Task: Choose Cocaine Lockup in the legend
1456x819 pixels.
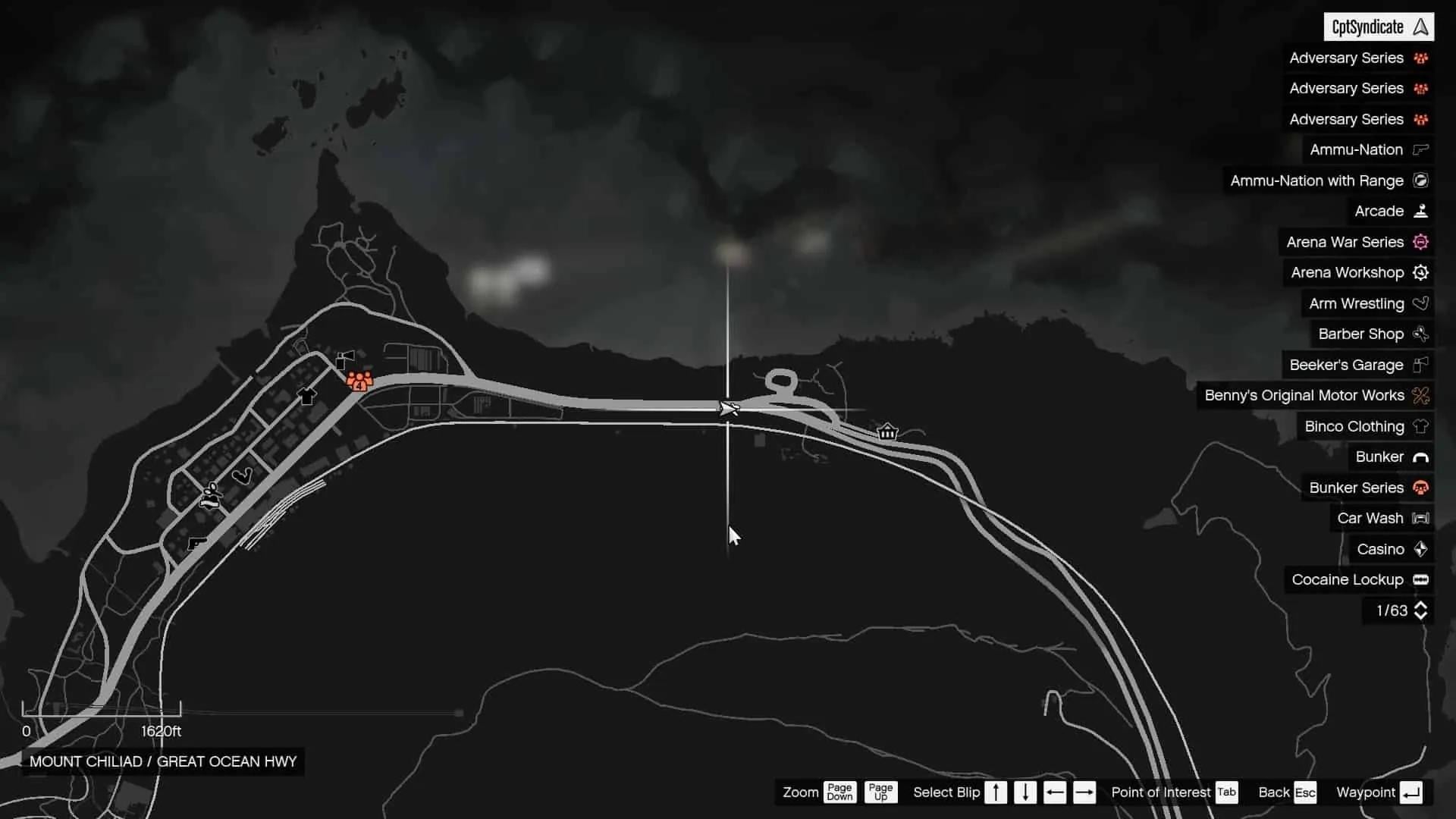Action: pos(1358,579)
